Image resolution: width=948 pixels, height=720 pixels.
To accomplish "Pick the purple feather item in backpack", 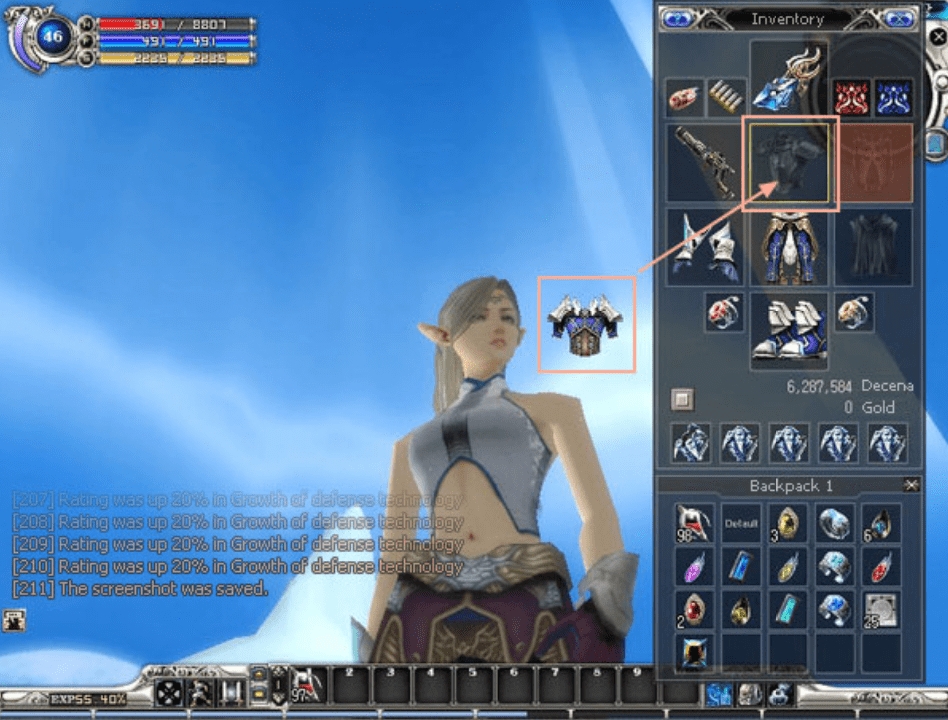I will pyautogui.click(x=694, y=567).
